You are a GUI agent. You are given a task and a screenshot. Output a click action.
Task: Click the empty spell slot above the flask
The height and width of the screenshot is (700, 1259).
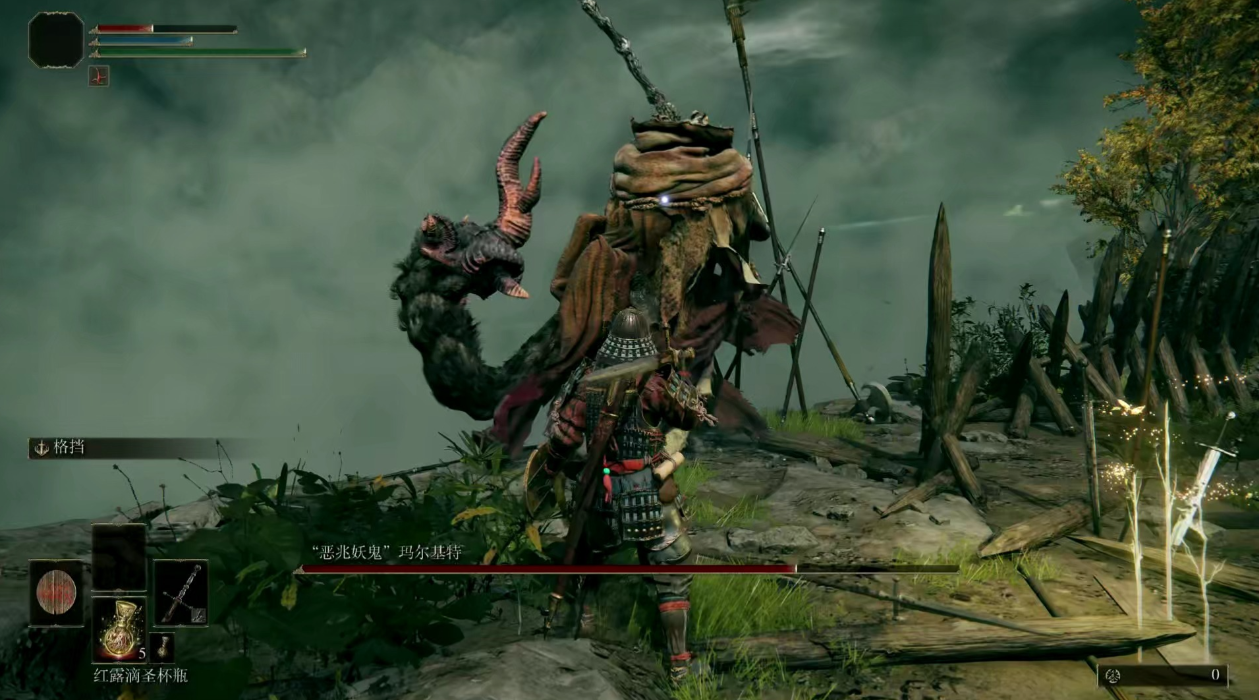tap(119, 557)
